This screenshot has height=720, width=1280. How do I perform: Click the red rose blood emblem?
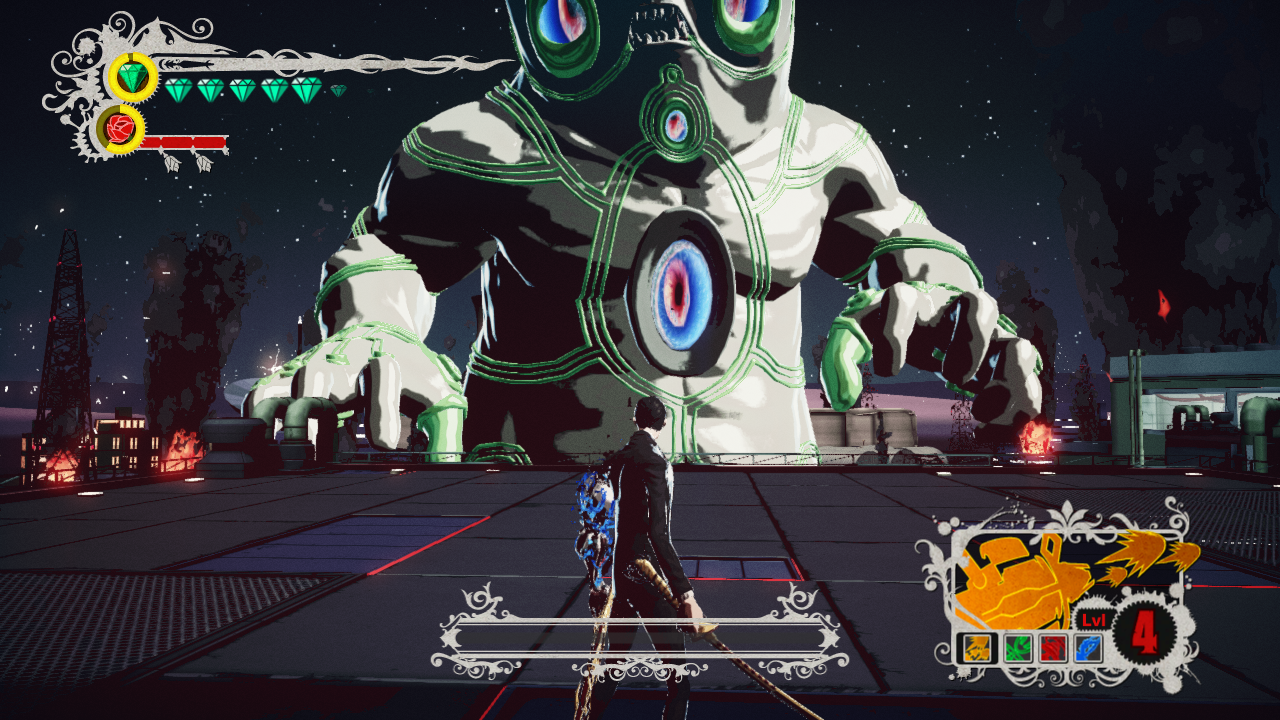tap(121, 129)
